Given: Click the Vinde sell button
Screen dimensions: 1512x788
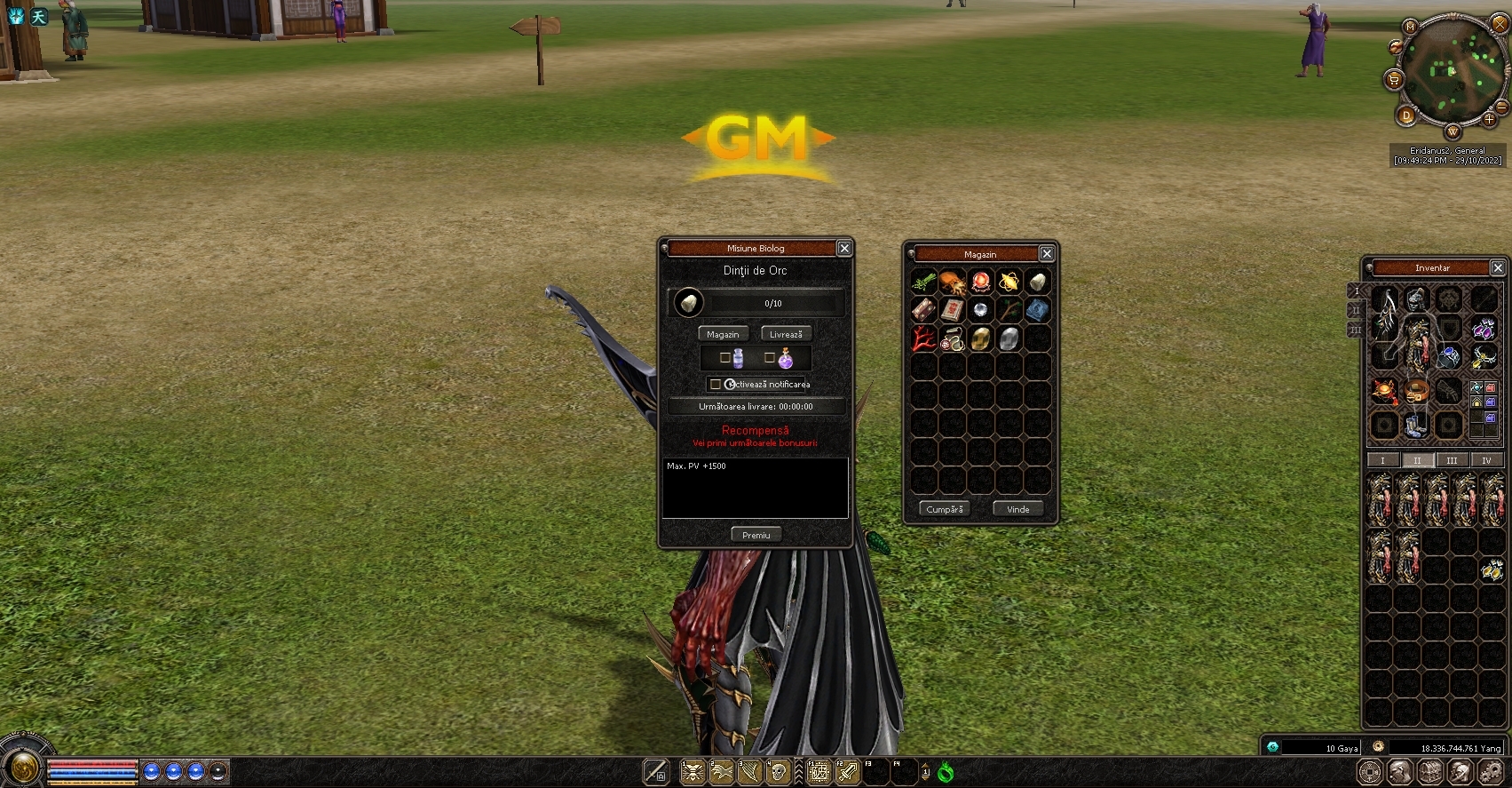Looking at the screenshot, I should [x=1017, y=509].
